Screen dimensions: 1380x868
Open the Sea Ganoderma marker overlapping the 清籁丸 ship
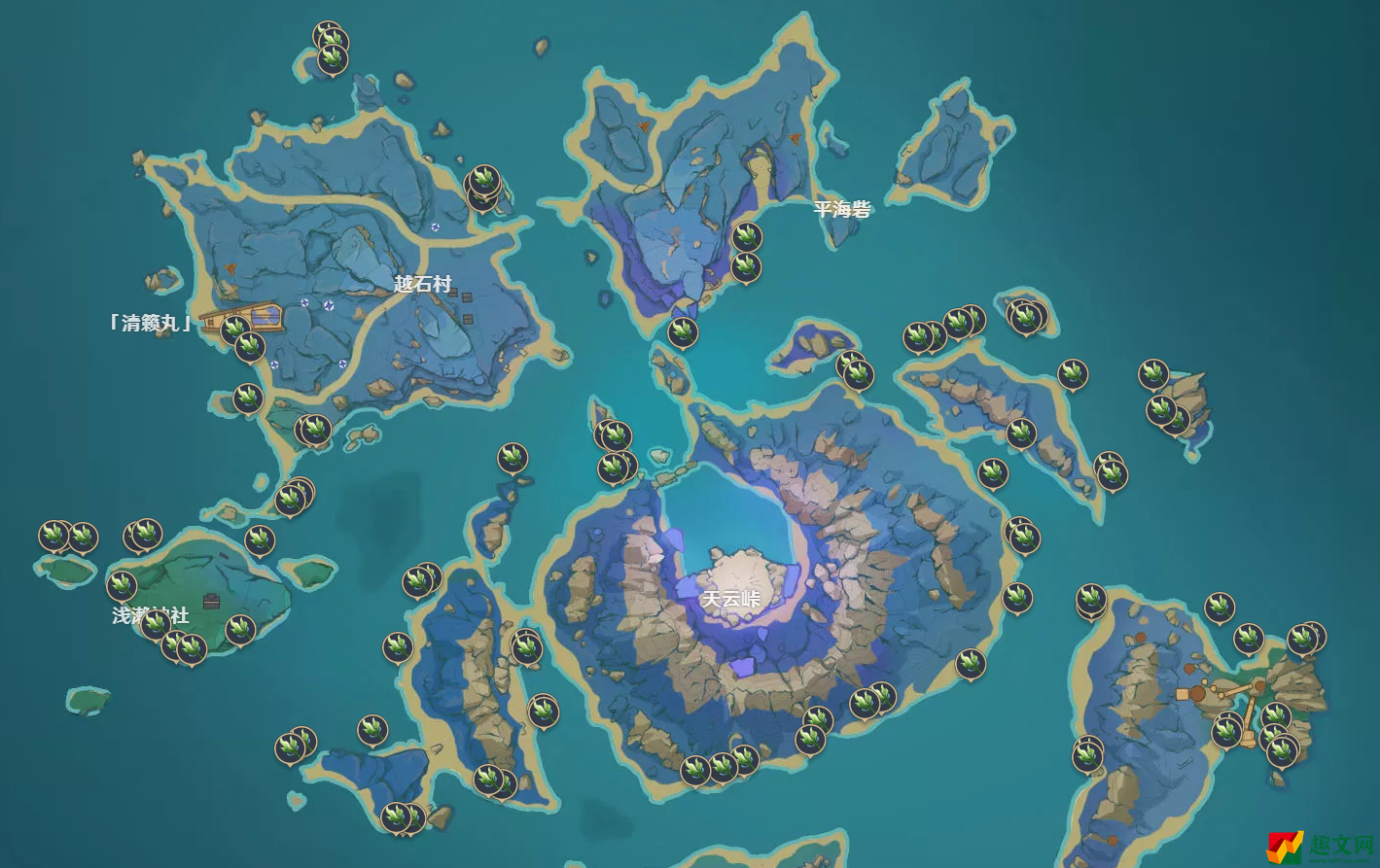pyautogui.click(x=234, y=330)
